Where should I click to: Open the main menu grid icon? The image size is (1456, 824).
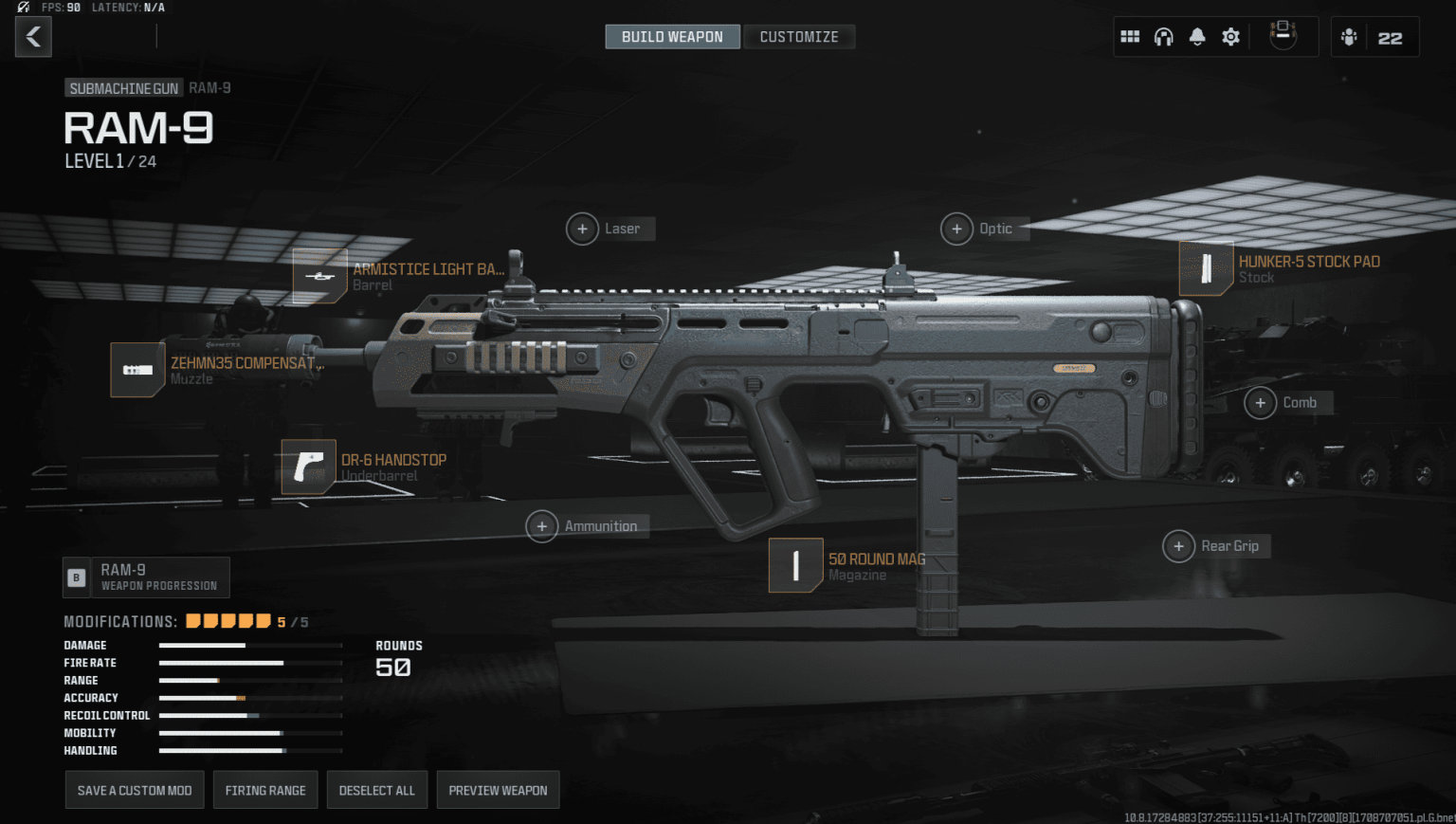coord(1130,36)
